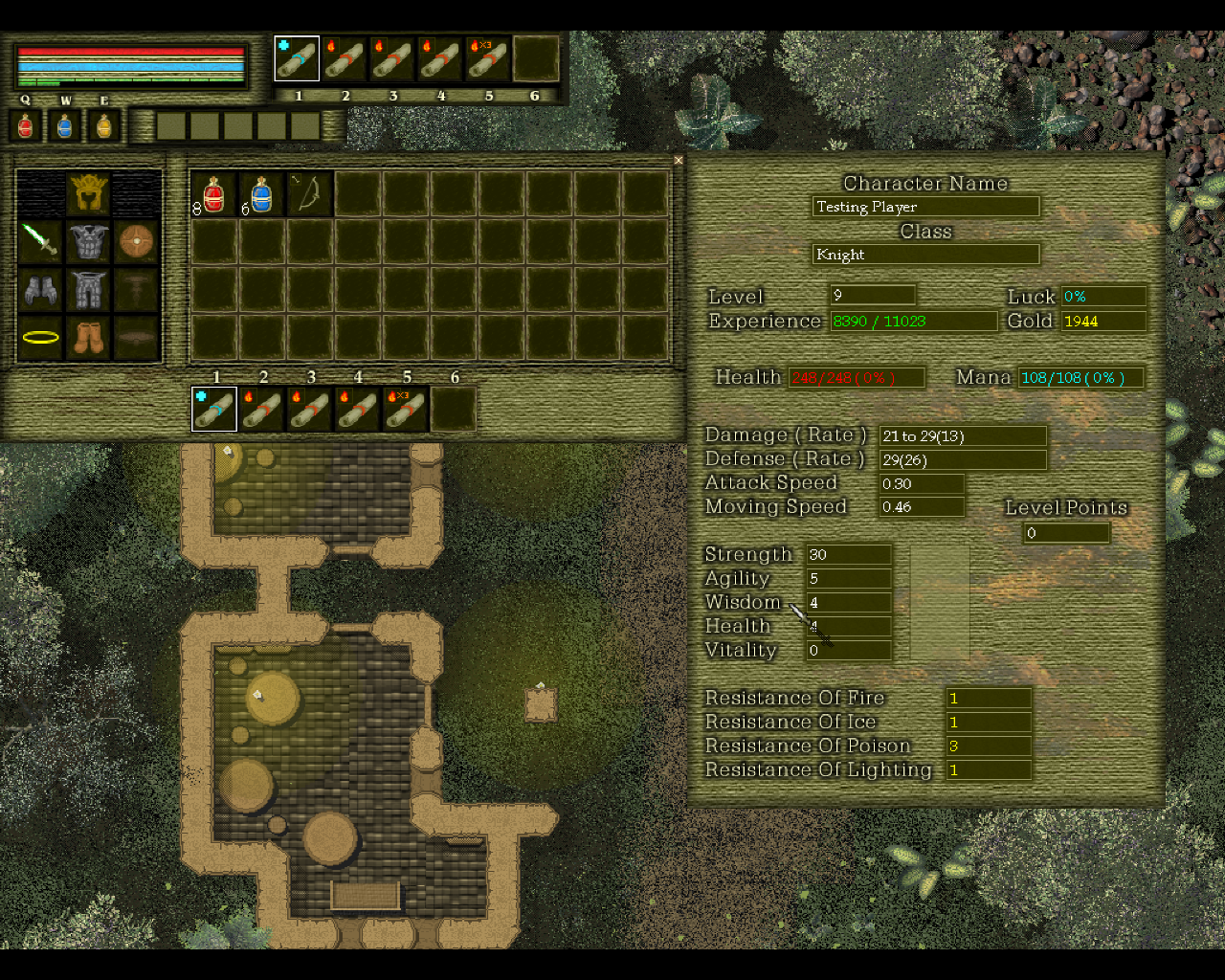Select the blue mana potion stack in inventory
Screen dimensions: 1225x980
point(261,194)
